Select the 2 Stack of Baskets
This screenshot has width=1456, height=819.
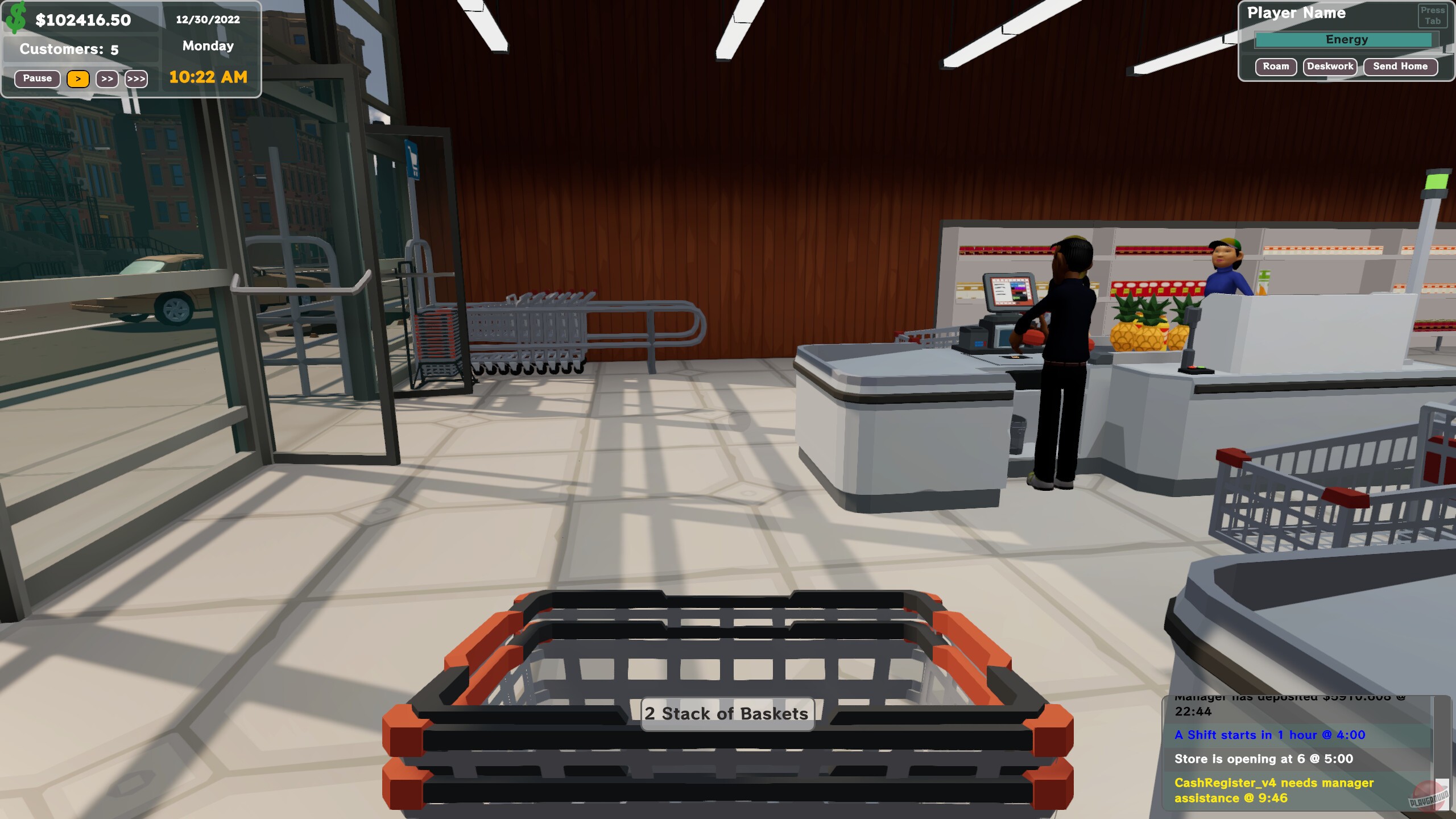click(726, 713)
